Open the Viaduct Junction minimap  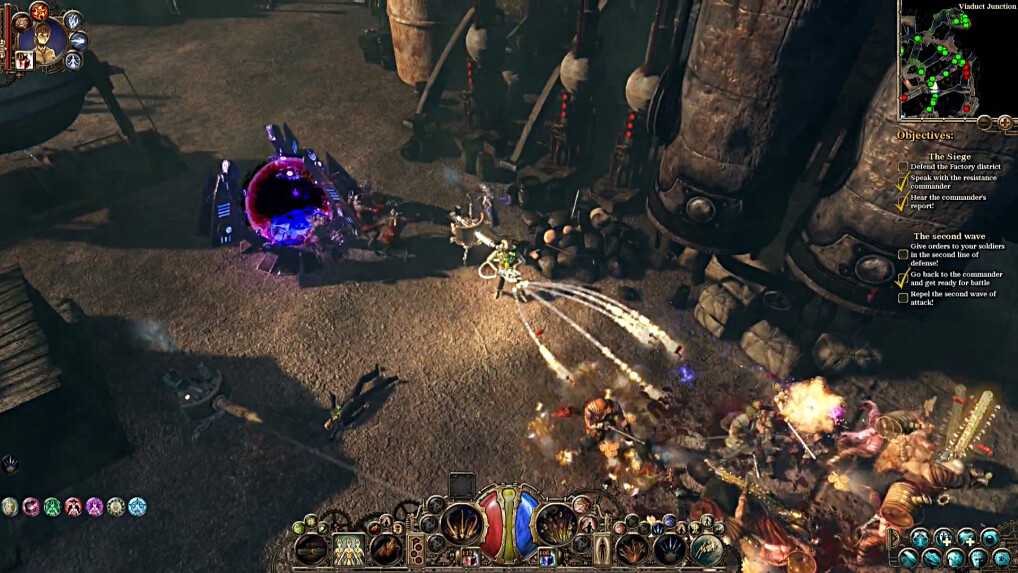(x=949, y=60)
